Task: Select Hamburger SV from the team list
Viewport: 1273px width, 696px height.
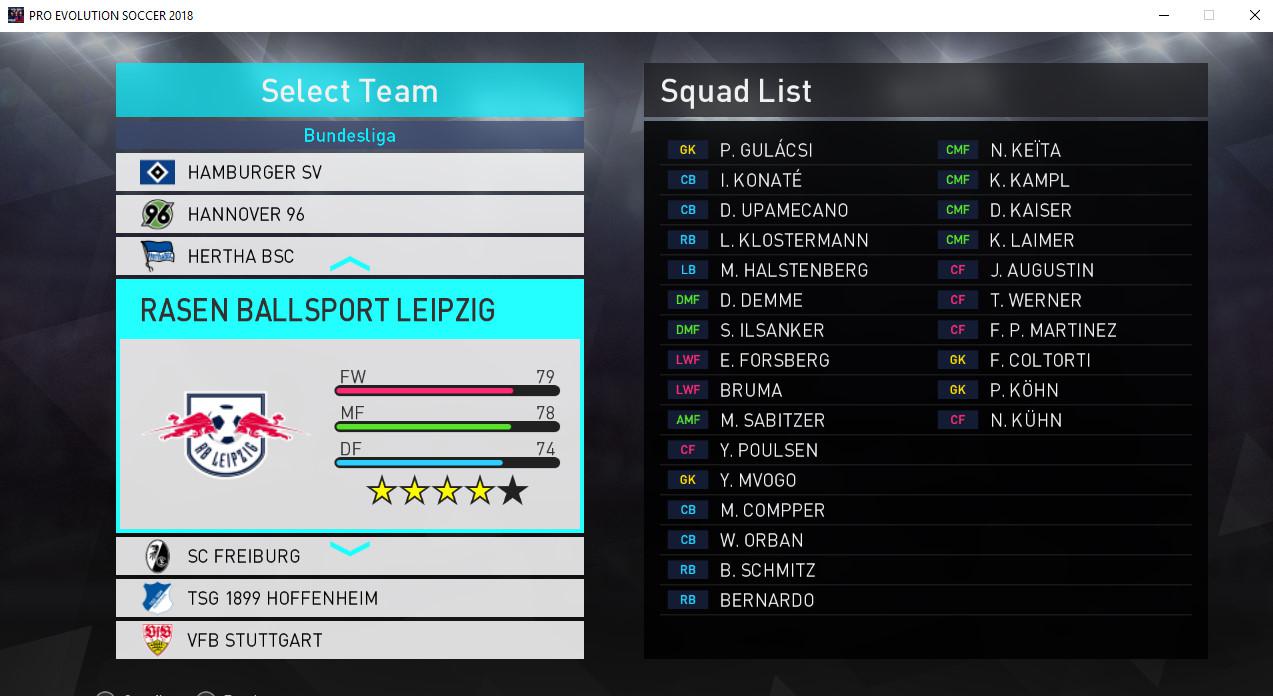Action: pyautogui.click(x=349, y=173)
